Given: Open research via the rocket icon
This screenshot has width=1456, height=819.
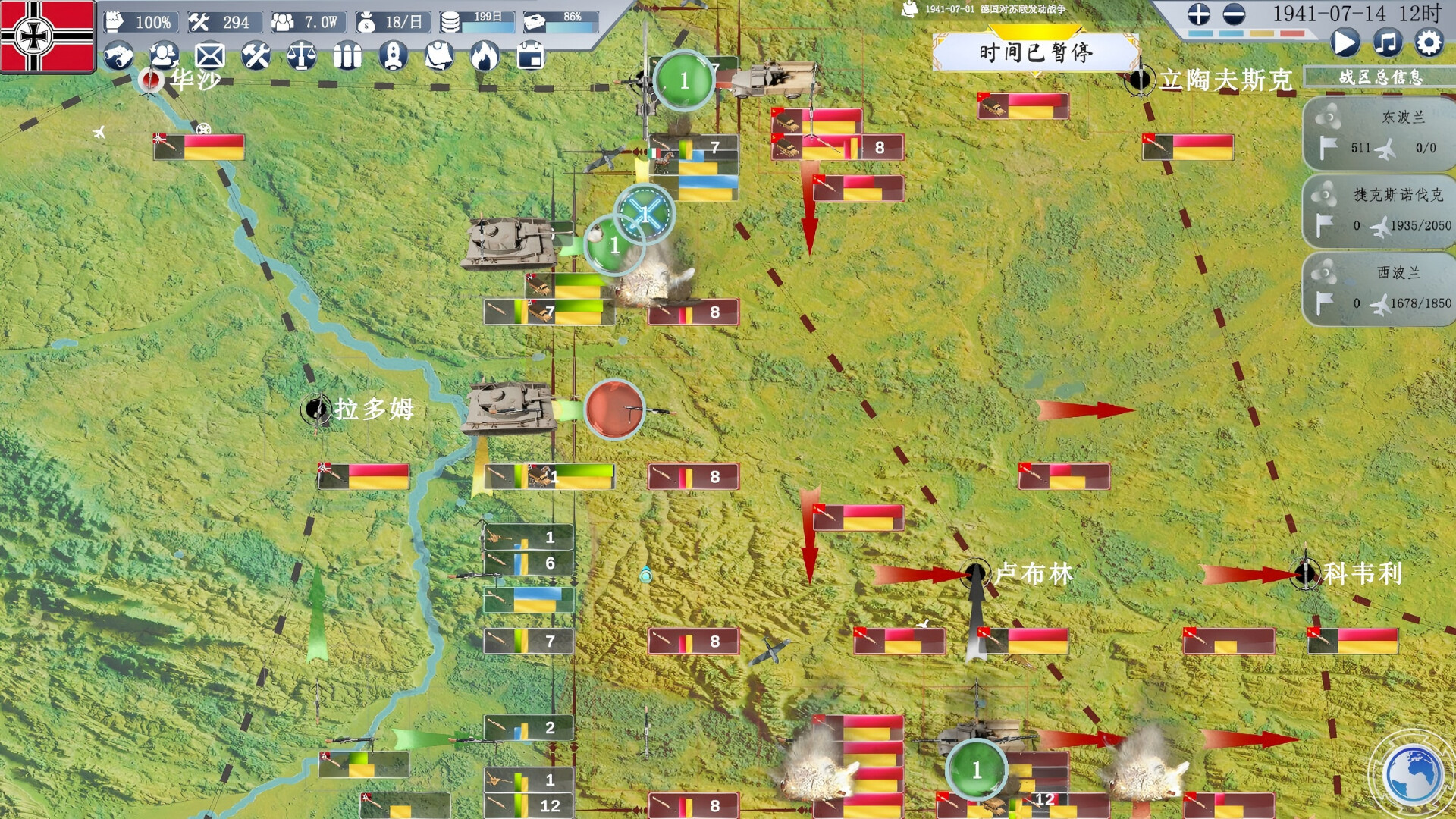Looking at the screenshot, I should (394, 55).
